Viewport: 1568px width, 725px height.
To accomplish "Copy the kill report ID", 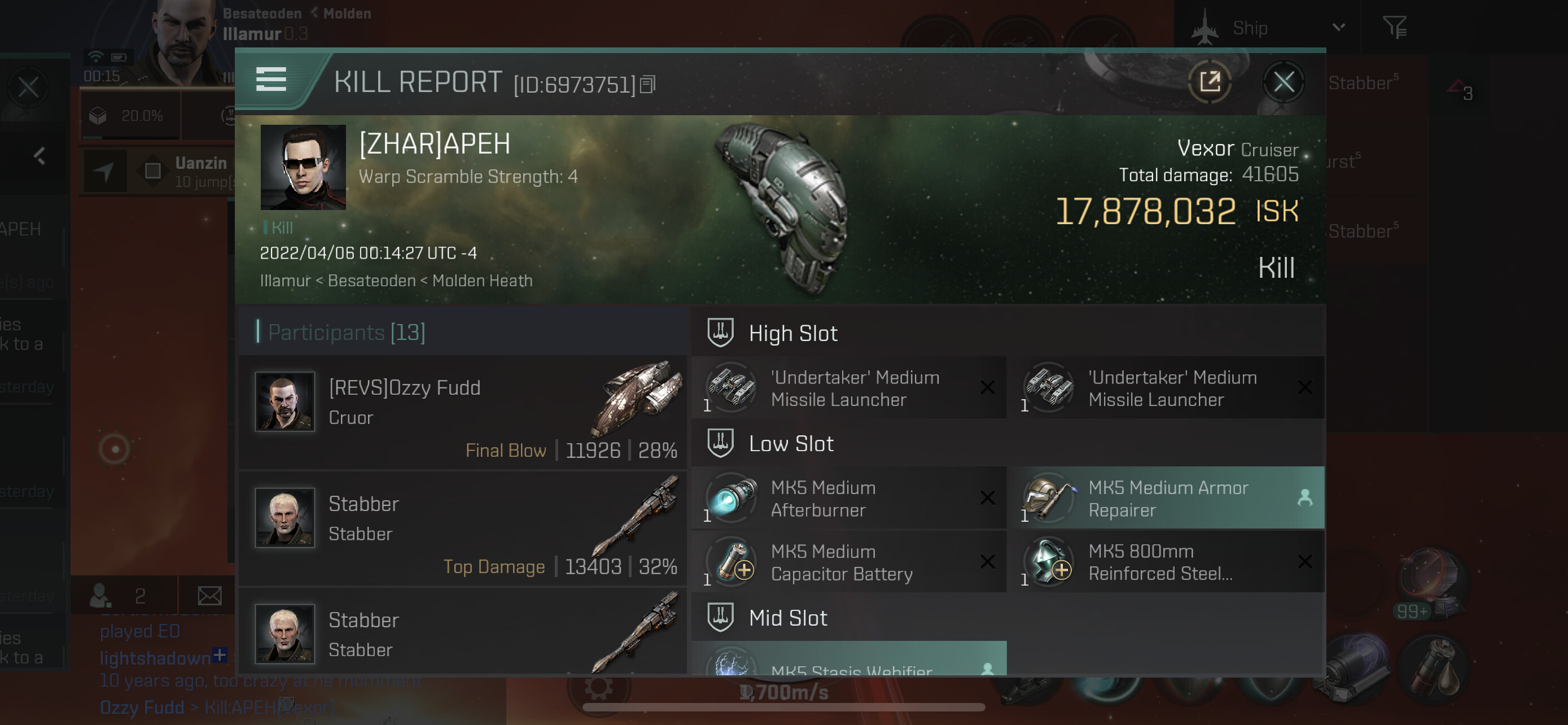I will [647, 85].
